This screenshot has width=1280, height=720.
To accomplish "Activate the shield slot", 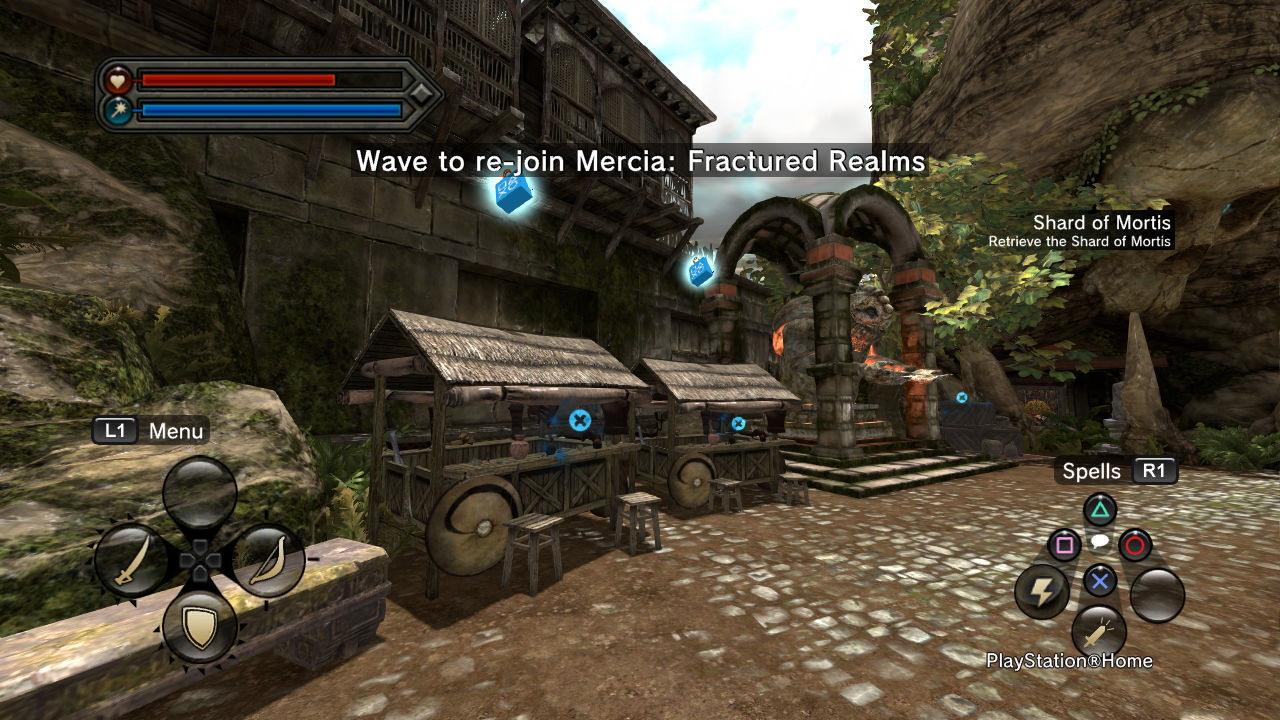I will pyautogui.click(x=200, y=628).
